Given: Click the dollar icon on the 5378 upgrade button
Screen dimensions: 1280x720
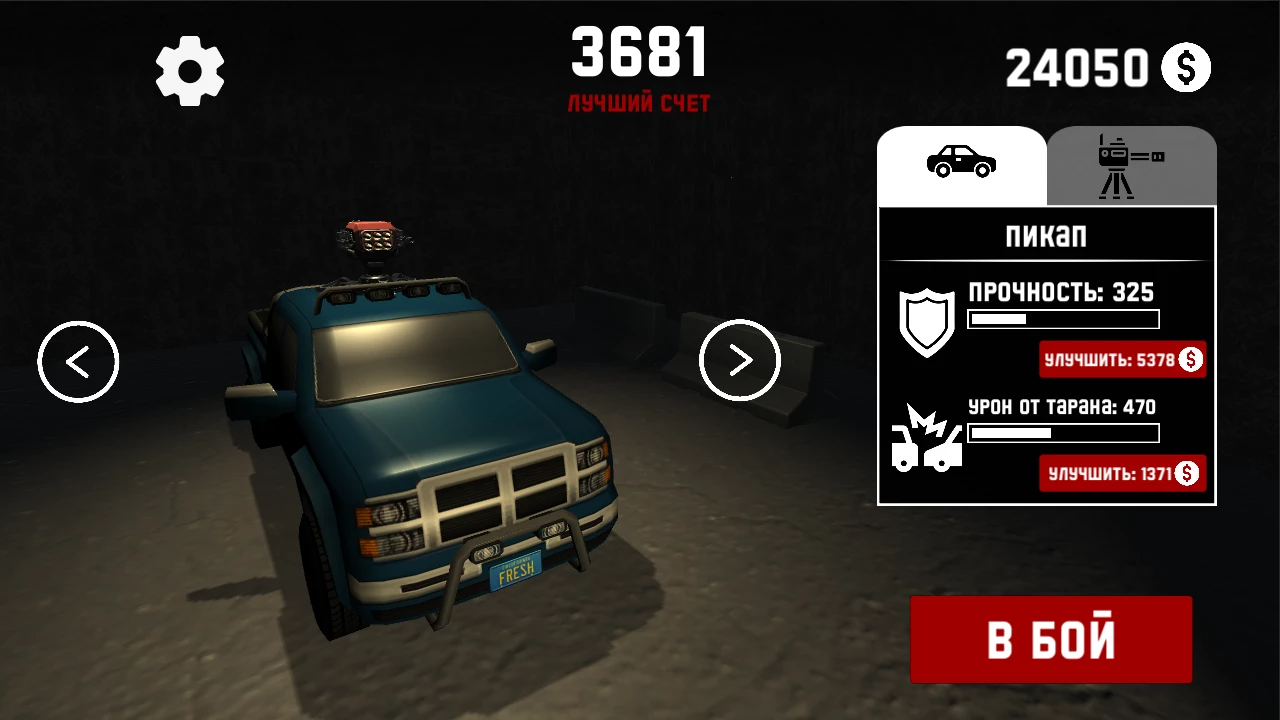Looking at the screenshot, I should 1189,360.
